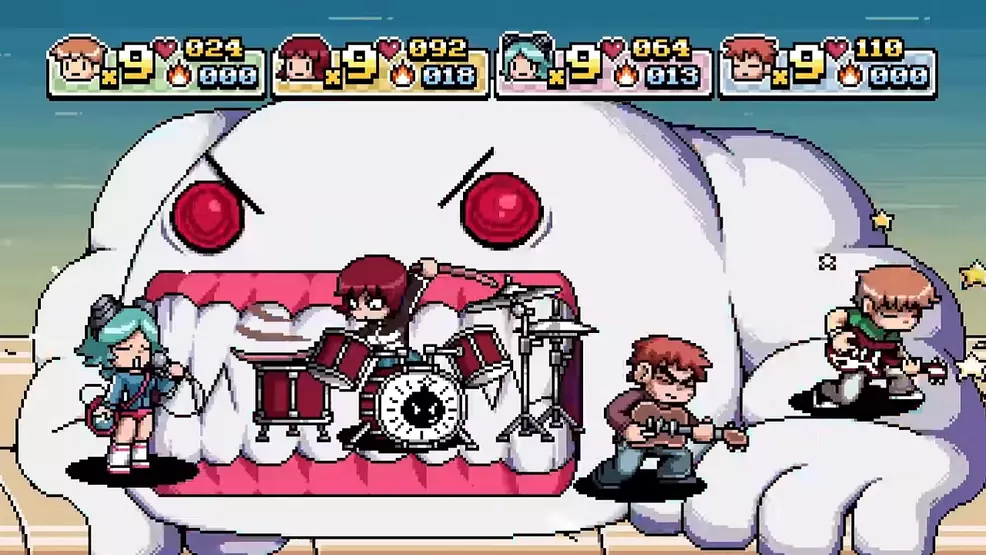Choose the teal-haired Ramona Flowers portrait
The width and height of the screenshot is (986, 555).
525,63
